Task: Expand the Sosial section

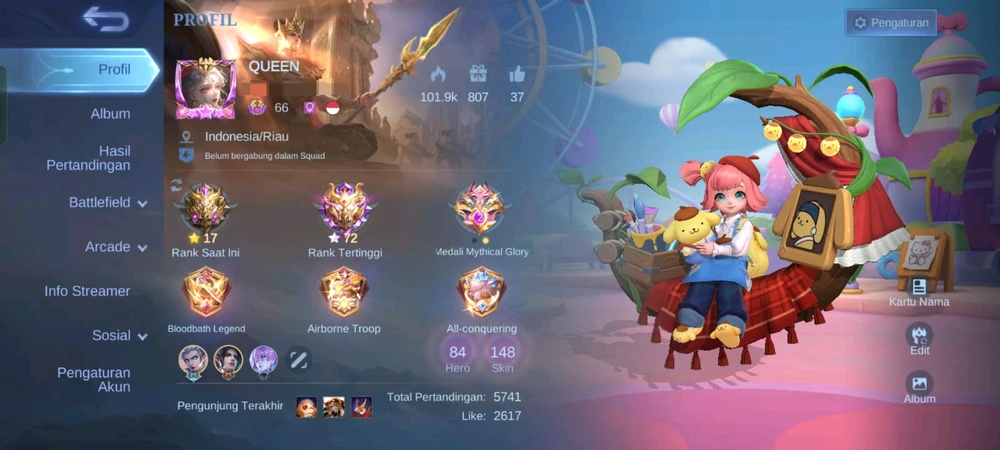Action: click(119, 336)
